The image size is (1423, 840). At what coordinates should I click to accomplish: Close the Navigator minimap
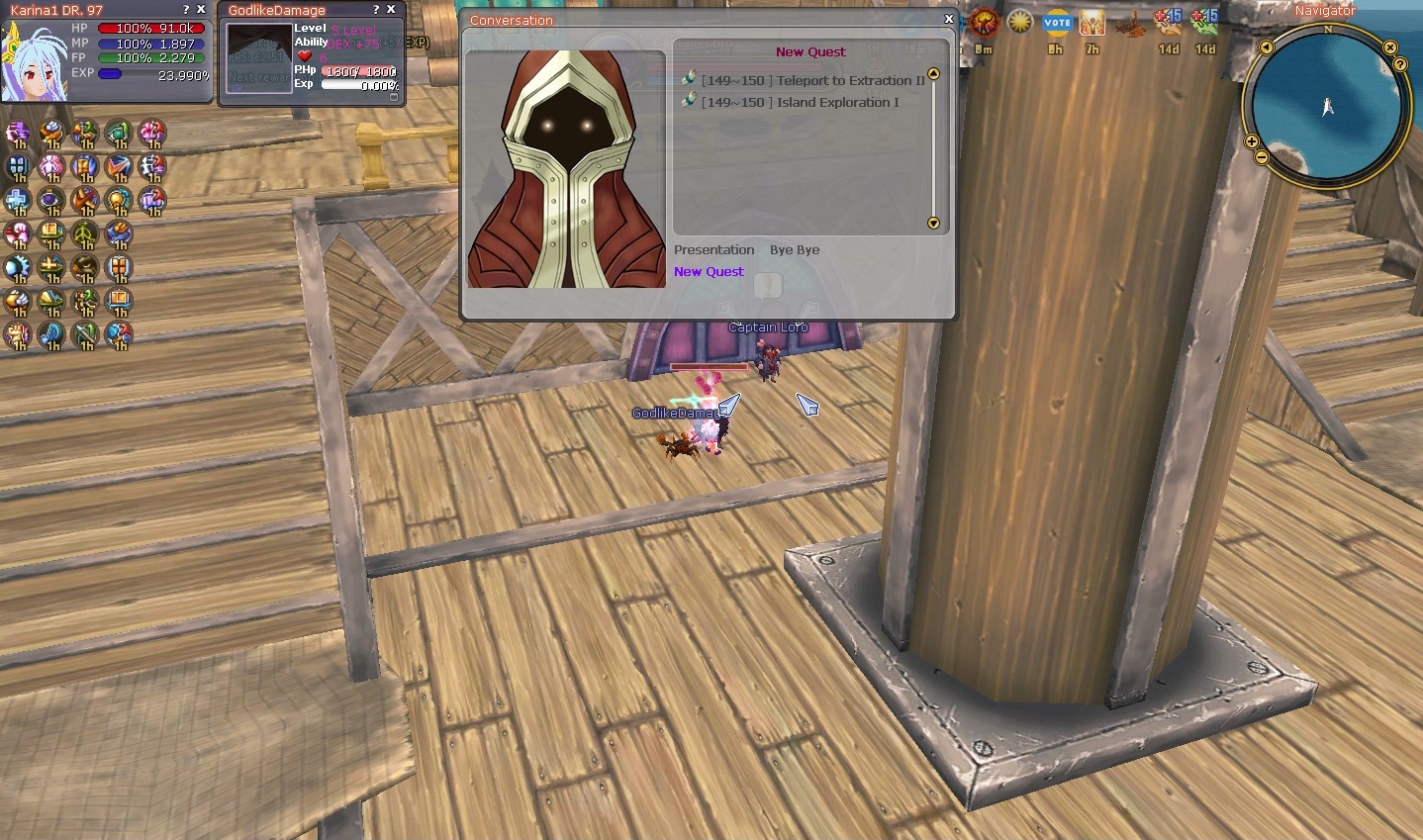click(1390, 47)
